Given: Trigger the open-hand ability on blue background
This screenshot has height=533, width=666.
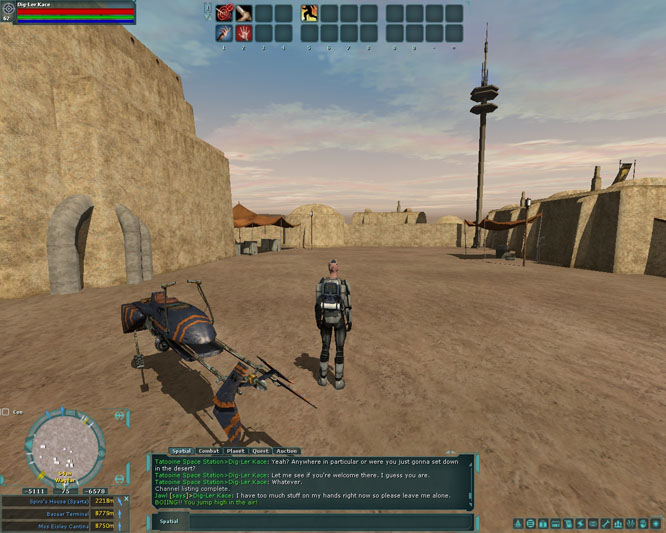Looking at the screenshot, I should (x=224, y=32).
